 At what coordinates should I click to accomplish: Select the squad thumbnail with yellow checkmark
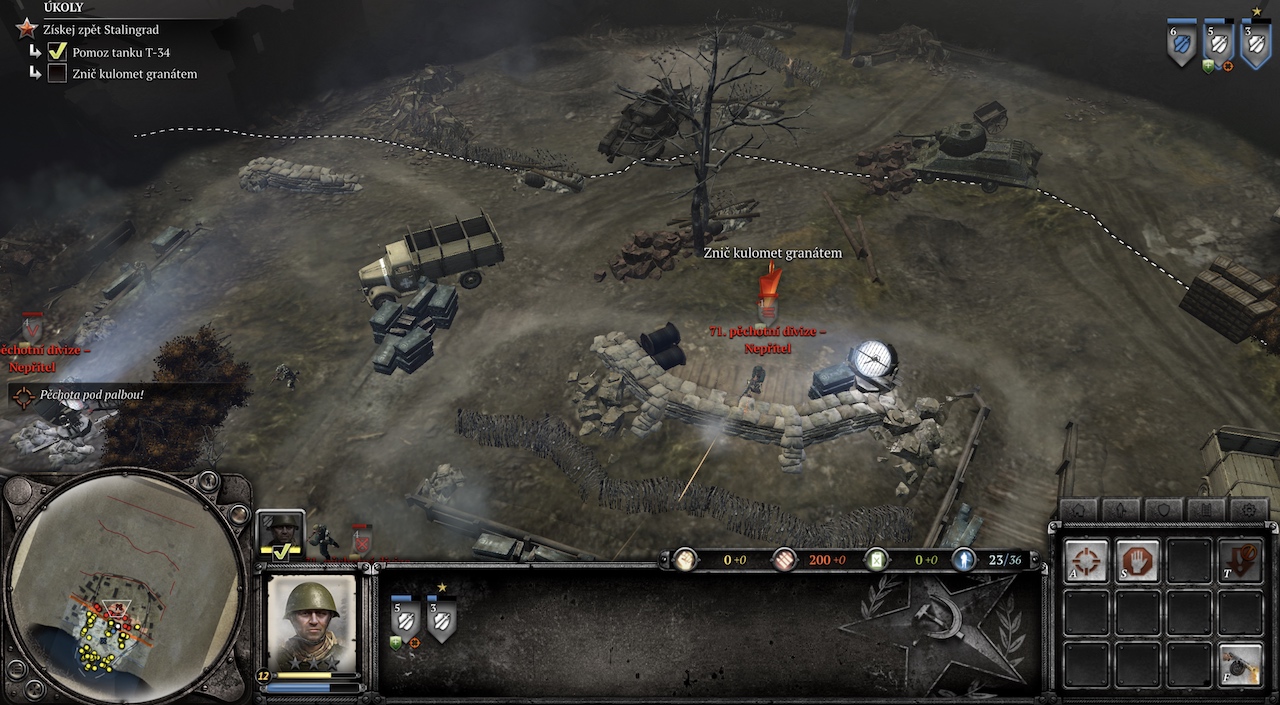(x=280, y=535)
